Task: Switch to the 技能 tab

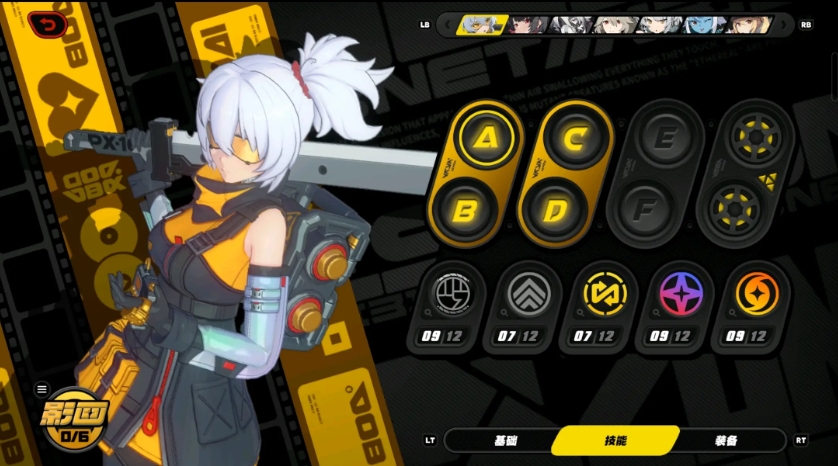Action: click(x=615, y=440)
